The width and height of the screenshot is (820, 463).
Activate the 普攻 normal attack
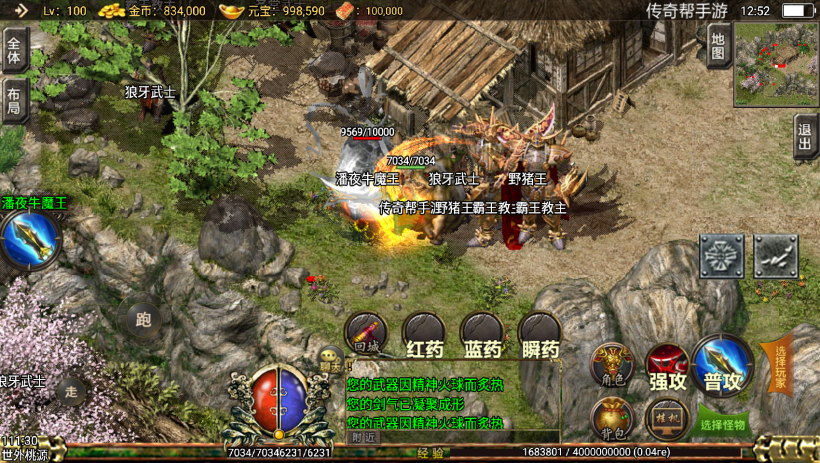(x=723, y=363)
